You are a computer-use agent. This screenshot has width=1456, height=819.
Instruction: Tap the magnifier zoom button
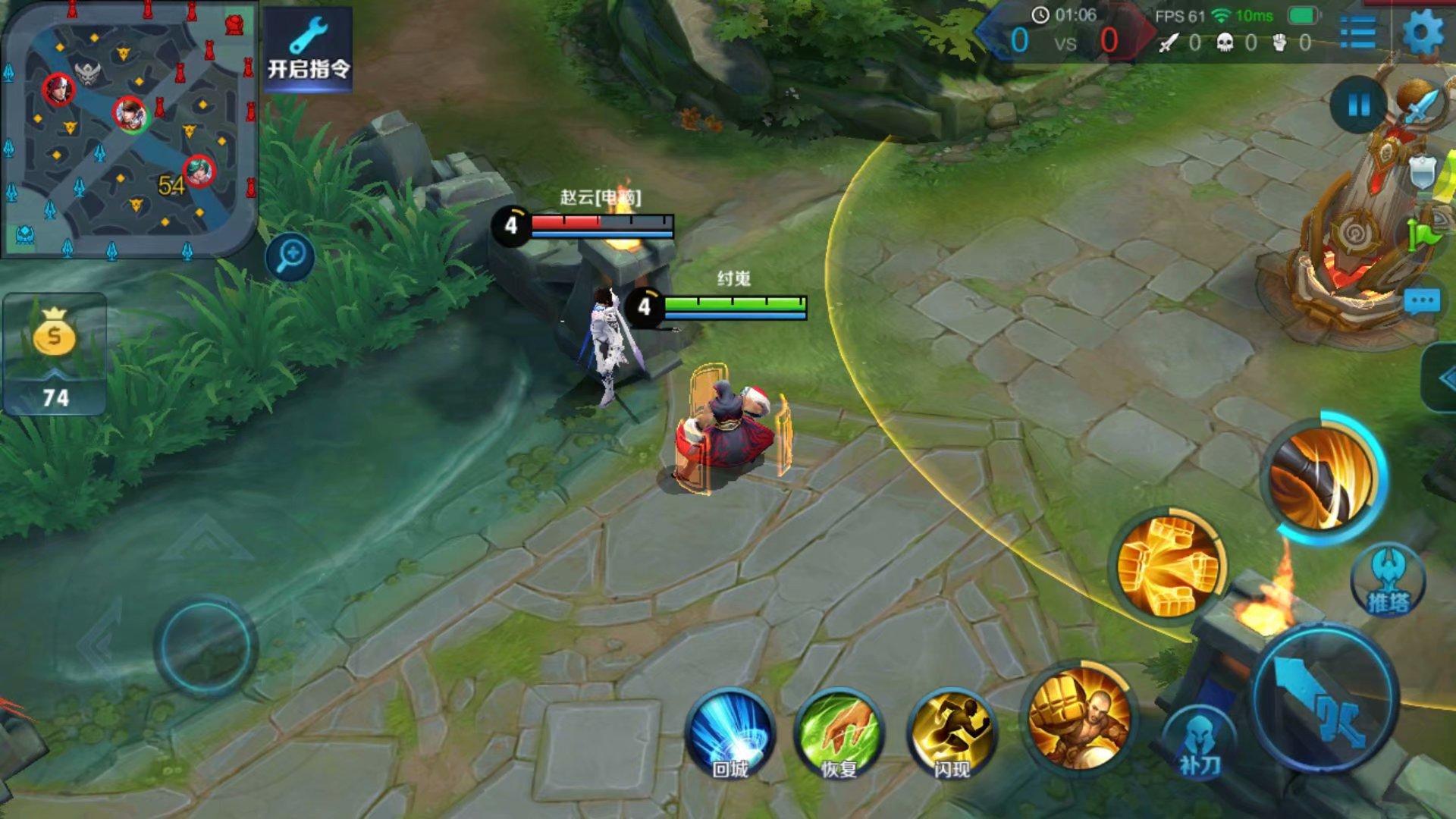[x=290, y=256]
